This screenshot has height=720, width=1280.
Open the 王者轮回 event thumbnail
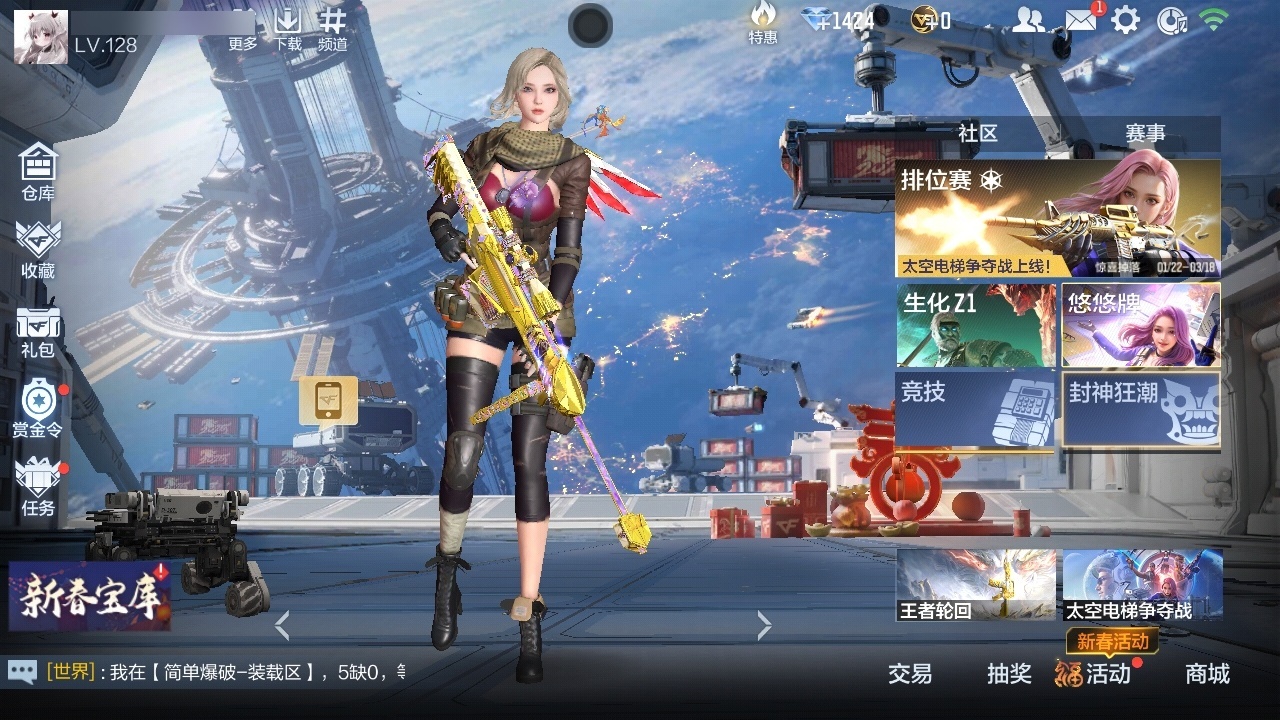tap(975, 585)
